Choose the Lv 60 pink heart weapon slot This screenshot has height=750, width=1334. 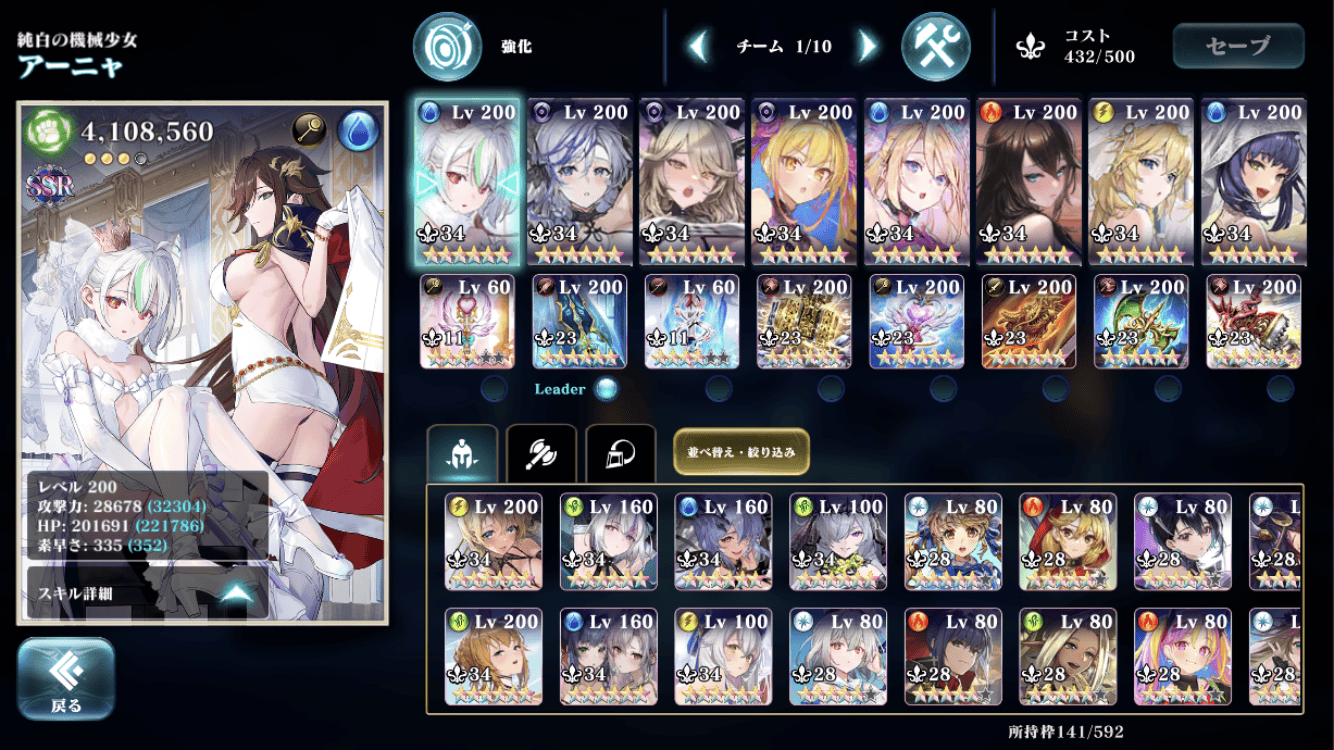pos(467,322)
